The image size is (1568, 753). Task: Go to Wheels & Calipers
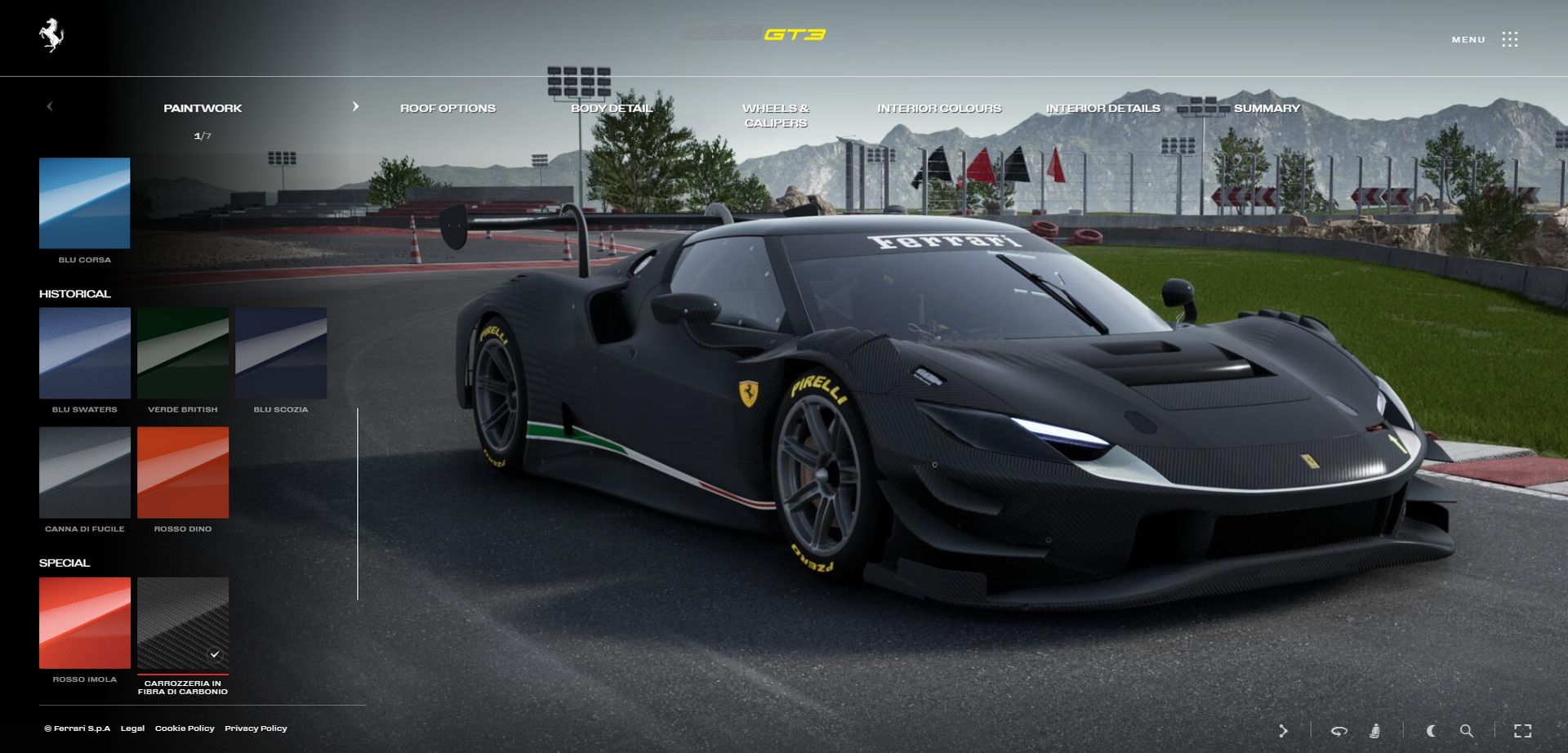click(x=776, y=115)
